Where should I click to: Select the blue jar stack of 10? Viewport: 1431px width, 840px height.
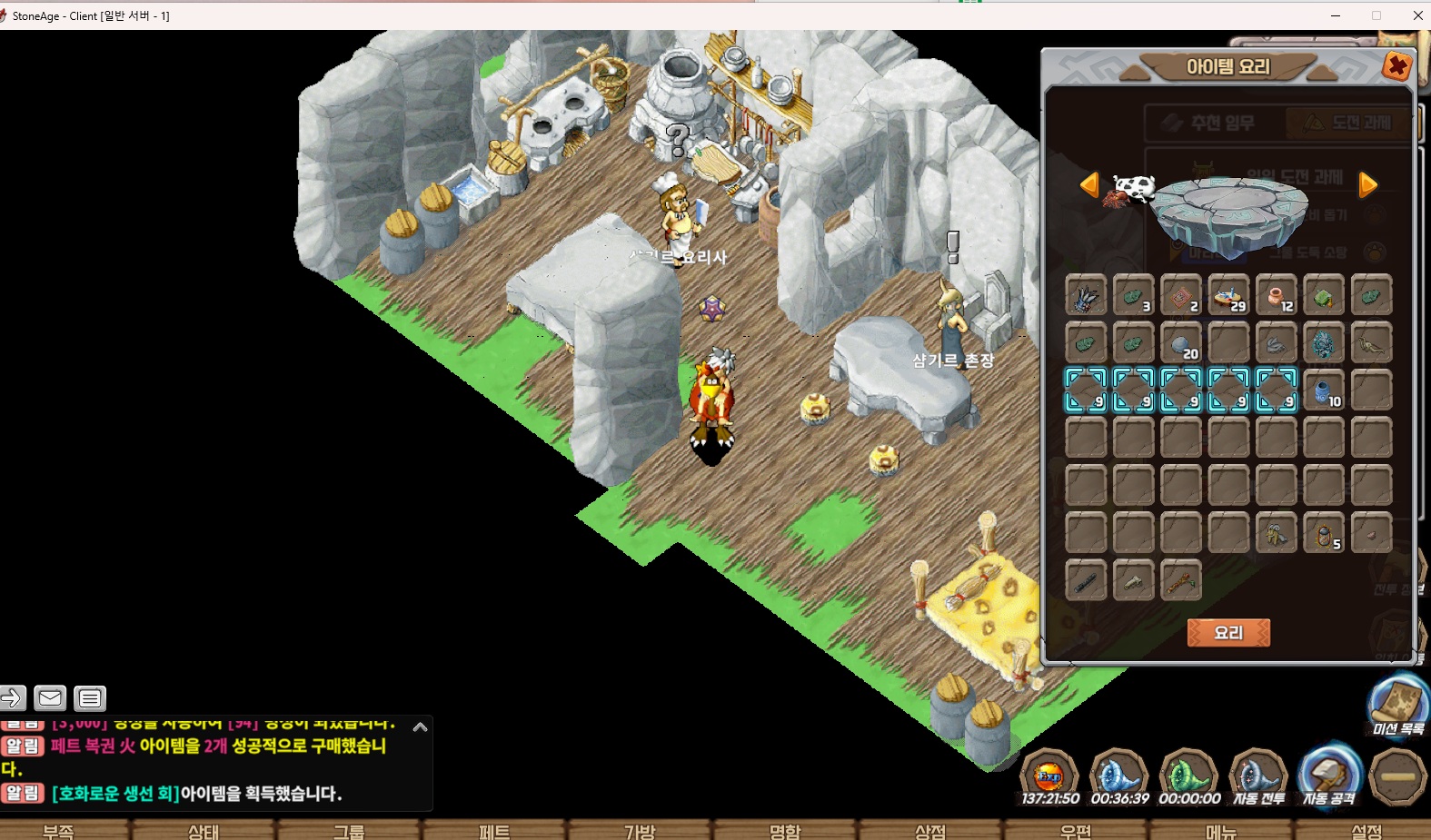pyautogui.click(x=1324, y=390)
